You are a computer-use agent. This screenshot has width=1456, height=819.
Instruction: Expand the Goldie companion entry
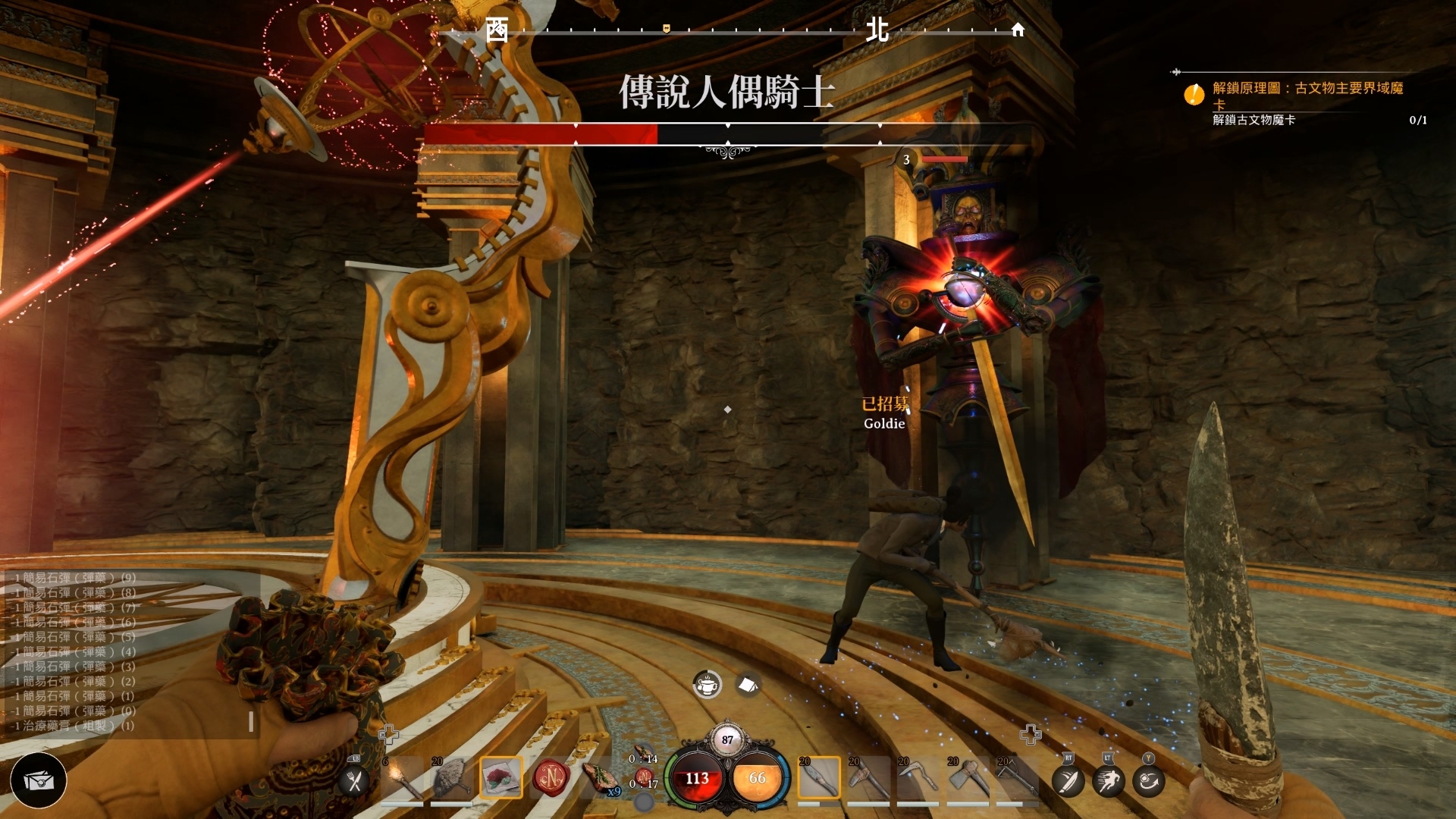tap(883, 423)
